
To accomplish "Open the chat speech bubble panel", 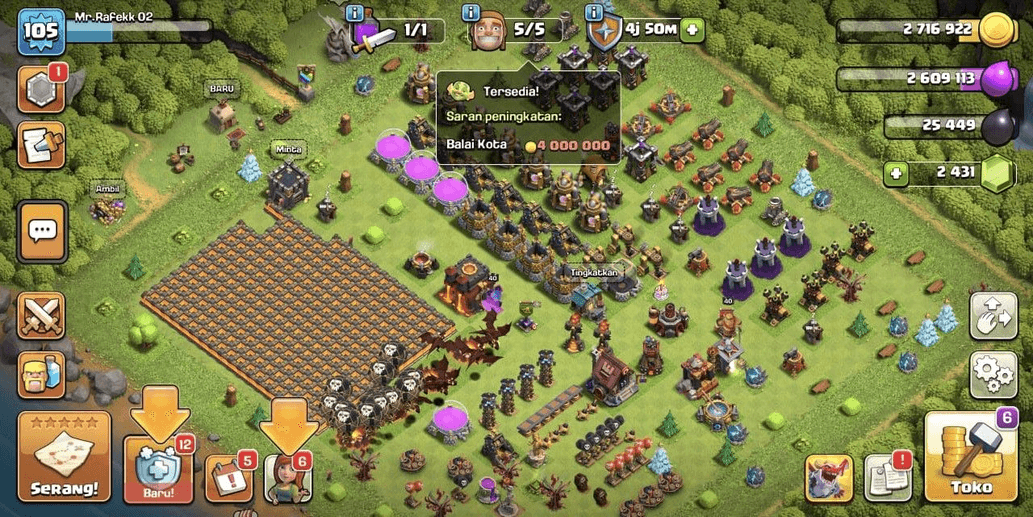I will (42, 231).
